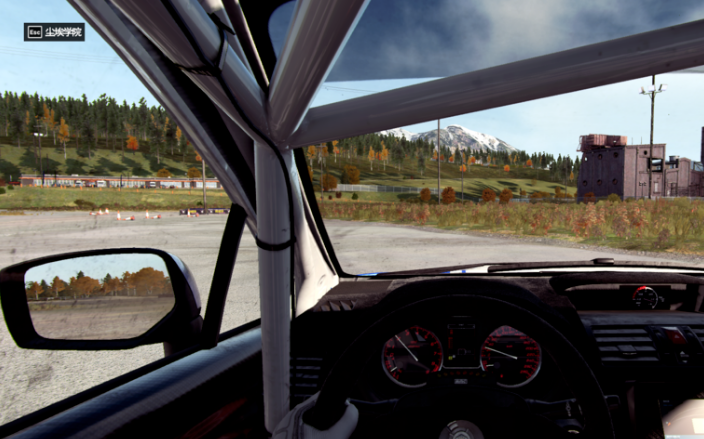The width and height of the screenshot is (704, 439).
Task: Open the 尘埃学院 button
Action: click(x=55, y=32)
